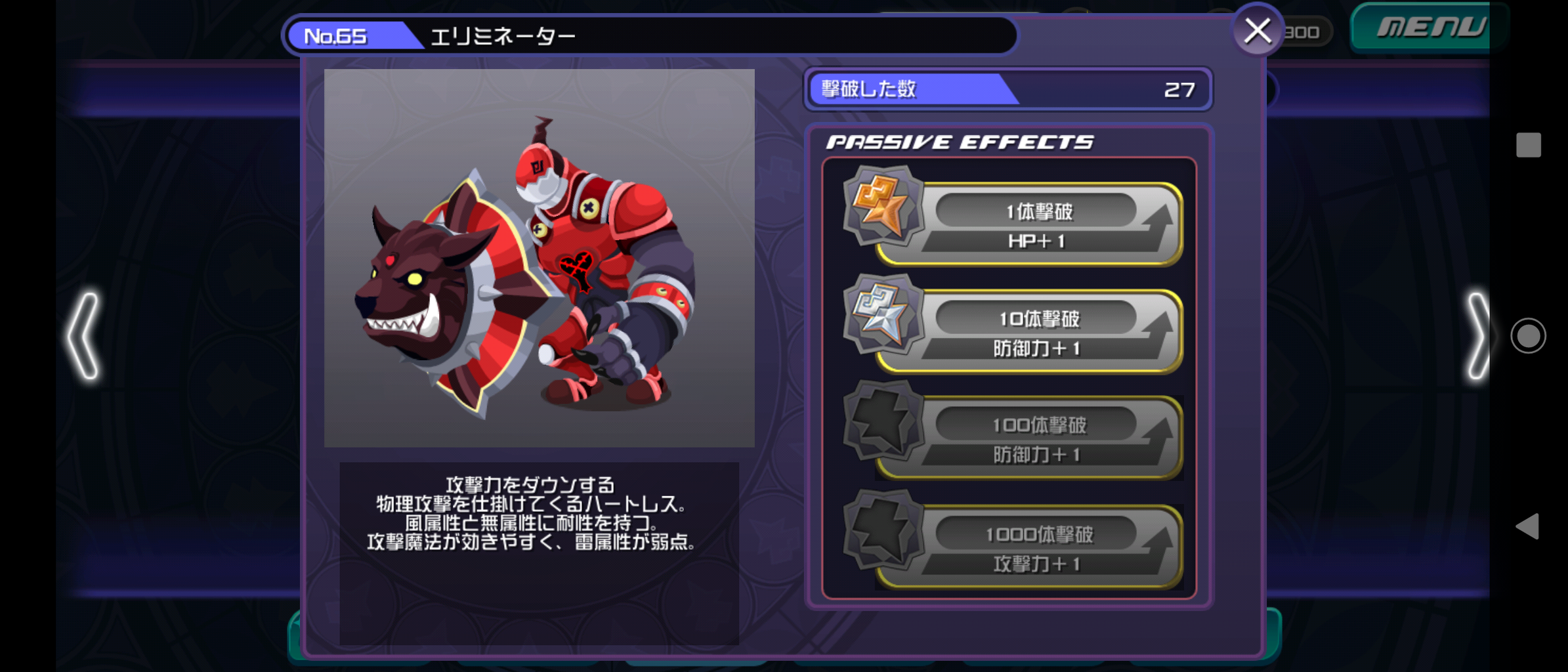Open the PASSIVE EFFECTS panel header

click(961, 141)
